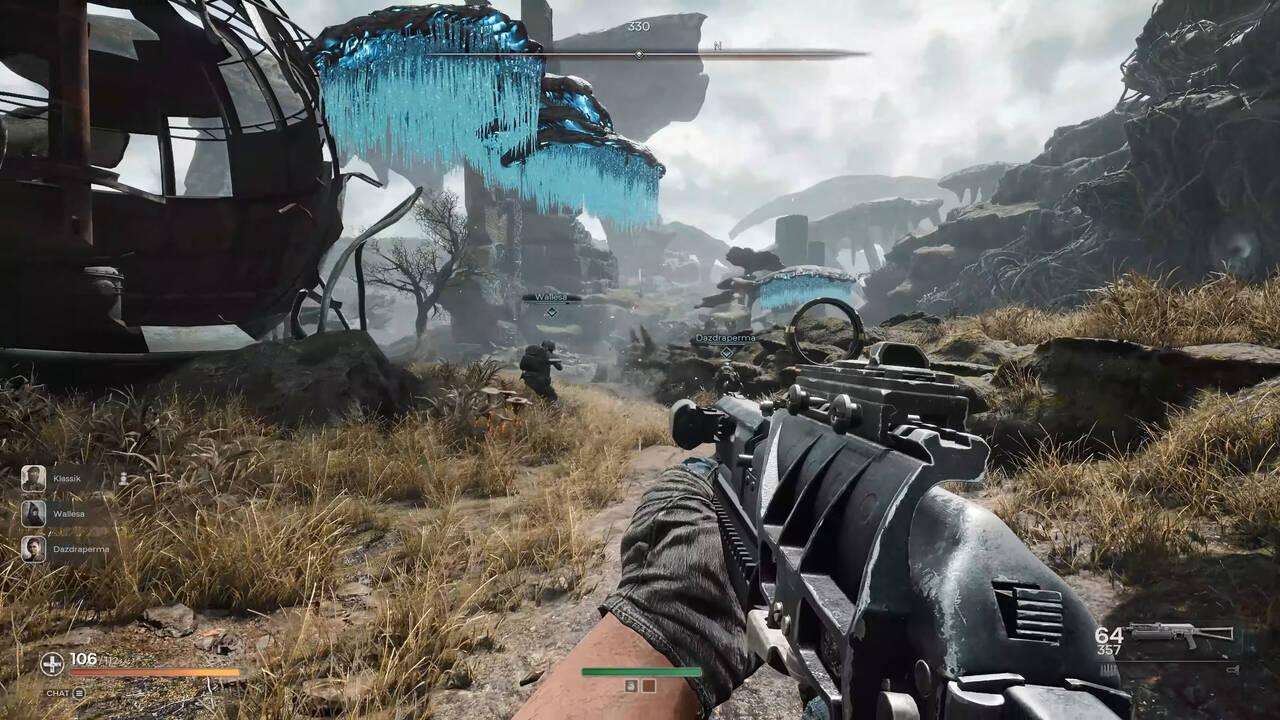Toggle the left consumable slot item
The height and width of the screenshot is (720, 1280).
tap(631, 686)
